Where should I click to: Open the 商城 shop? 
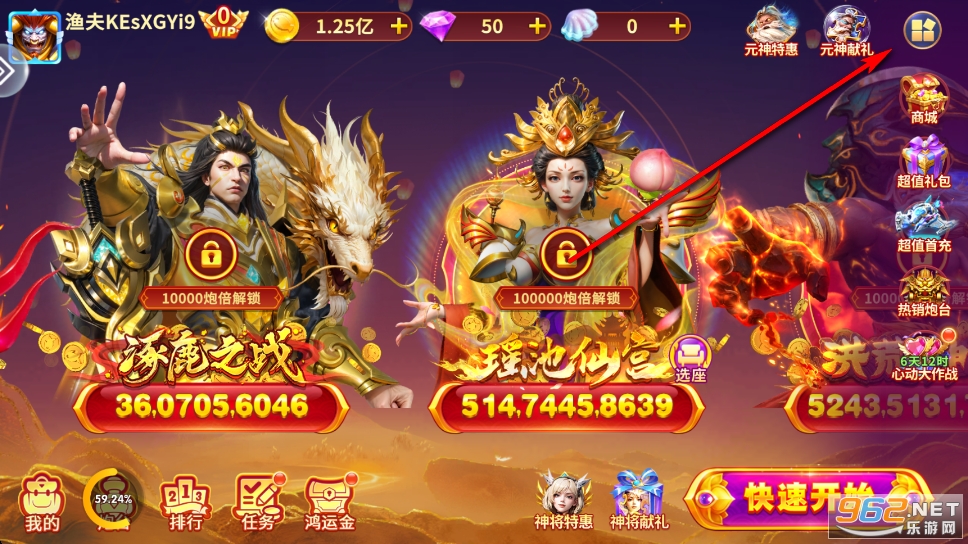(x=924, y=99)
